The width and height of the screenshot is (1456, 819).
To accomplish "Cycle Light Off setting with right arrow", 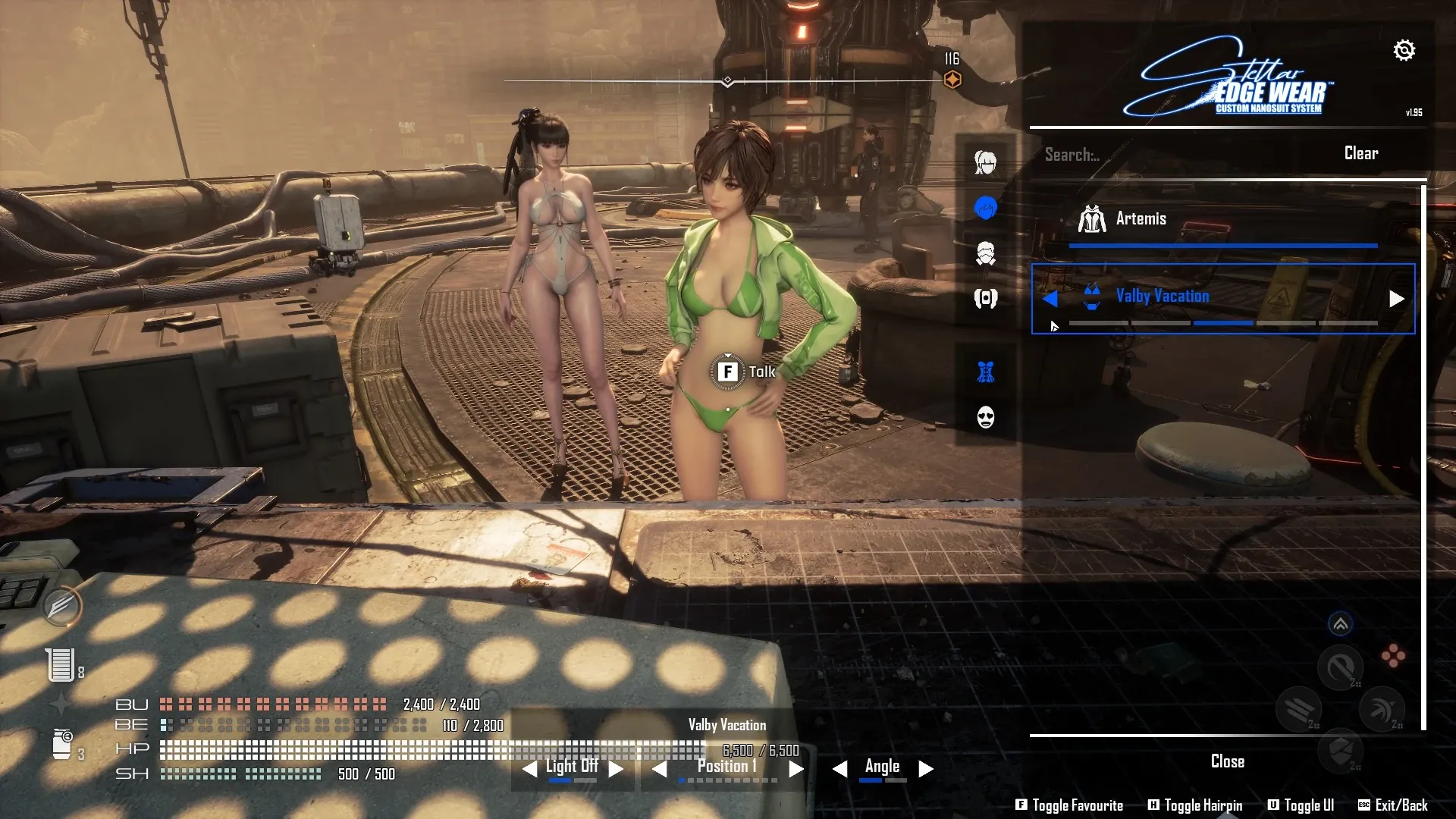I will tap(616, 769).
